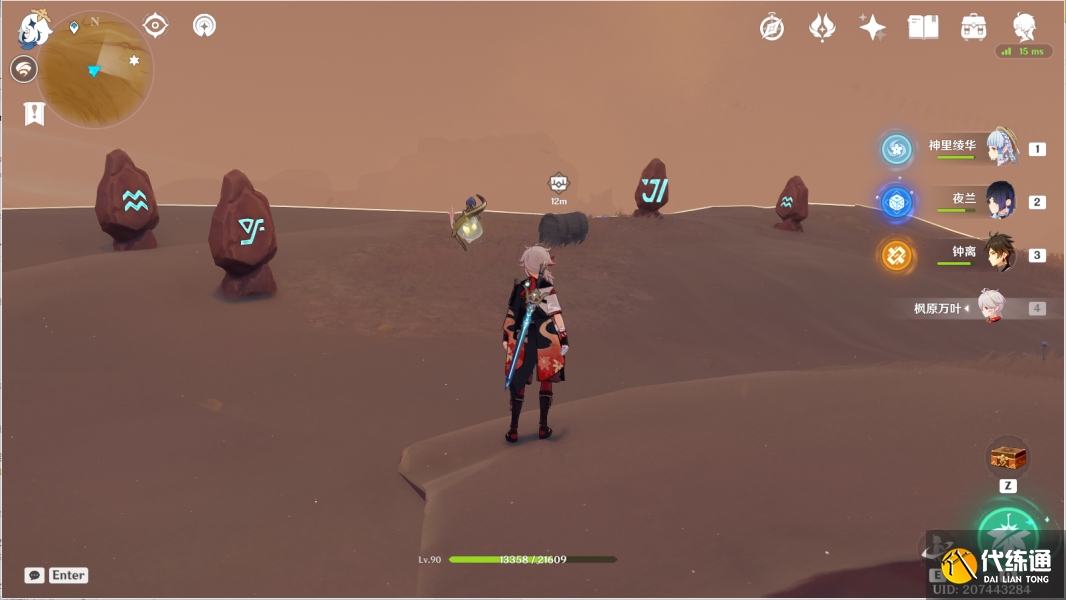Open the banner icon with exclamation mark
The image size is (1066, 600).
[x=35, y=113]
